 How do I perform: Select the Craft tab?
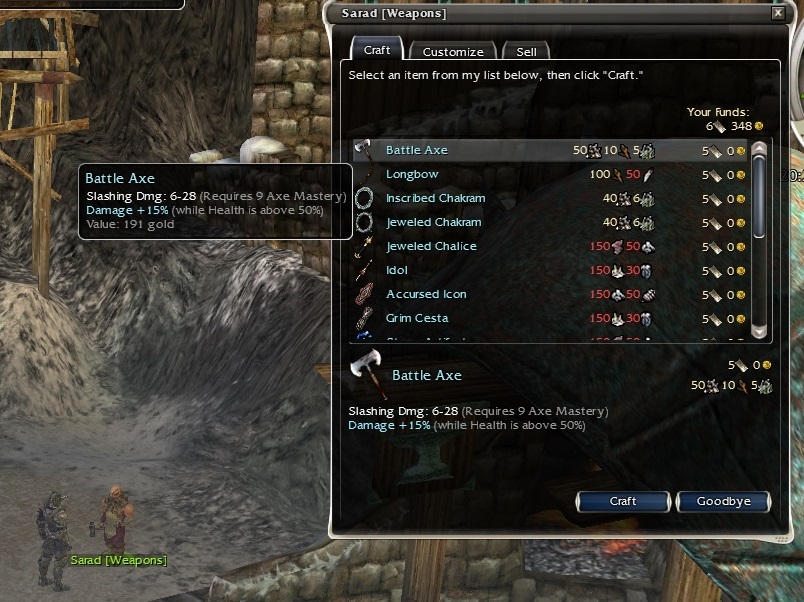pyautogui.click(x=377, y=50)
